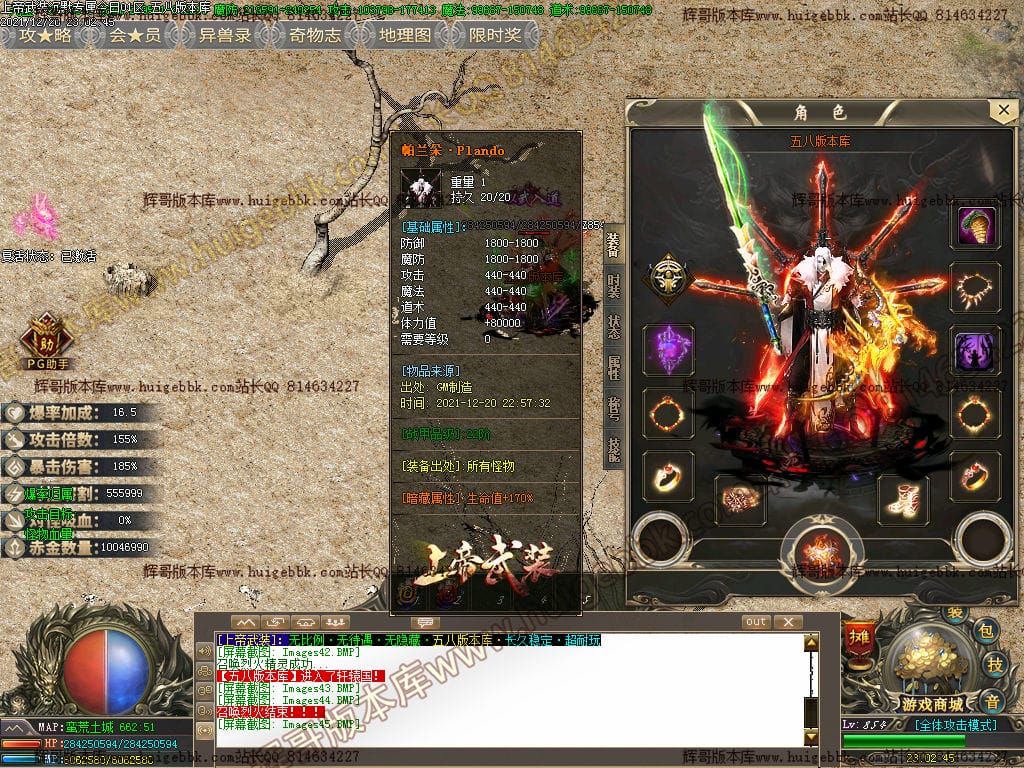
Task: Select the purple crystal equipment slot
Action: 668,350
